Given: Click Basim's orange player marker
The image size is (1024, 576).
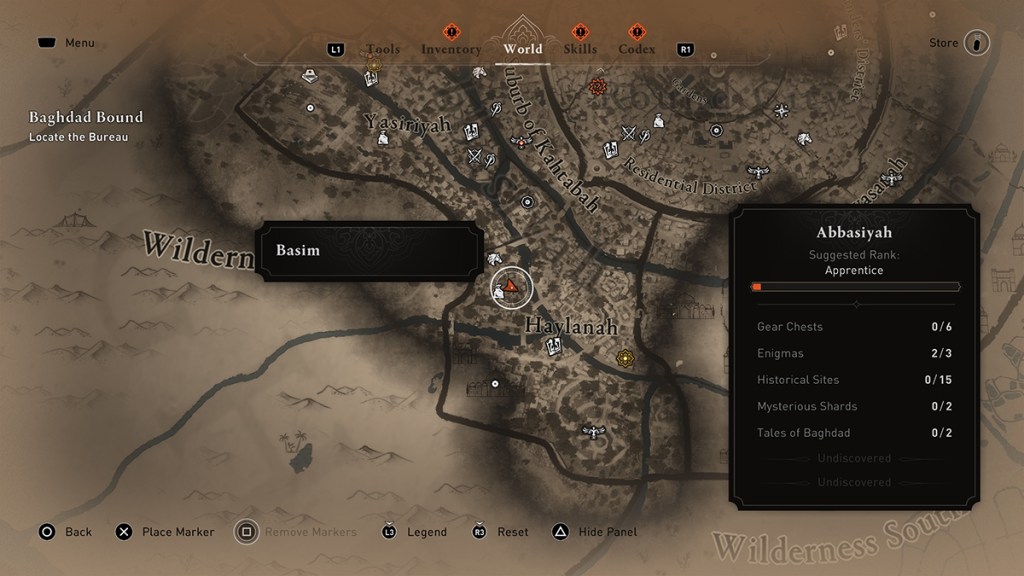Looking at the screenshot, I should click(x=512, y=287).
